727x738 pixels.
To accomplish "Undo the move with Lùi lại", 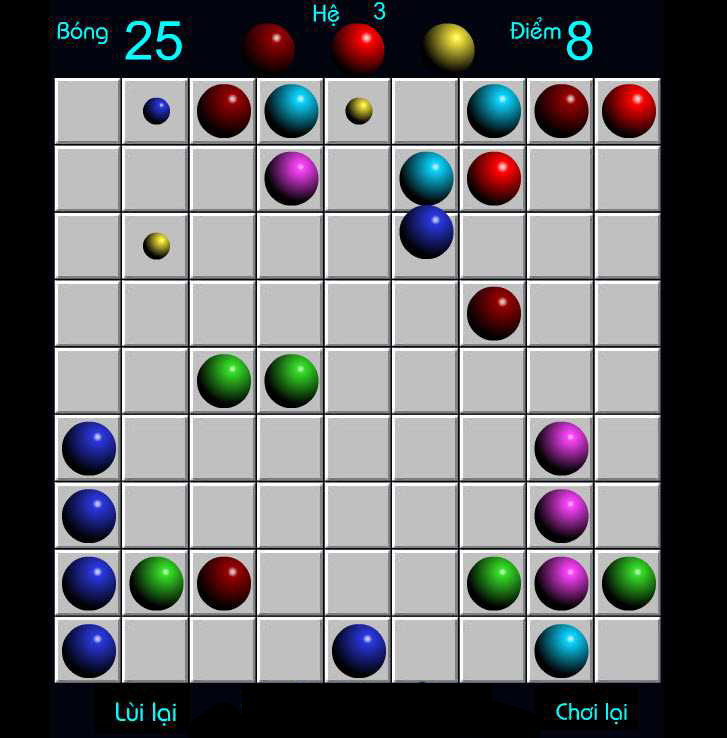I will [x=145, y=712].
